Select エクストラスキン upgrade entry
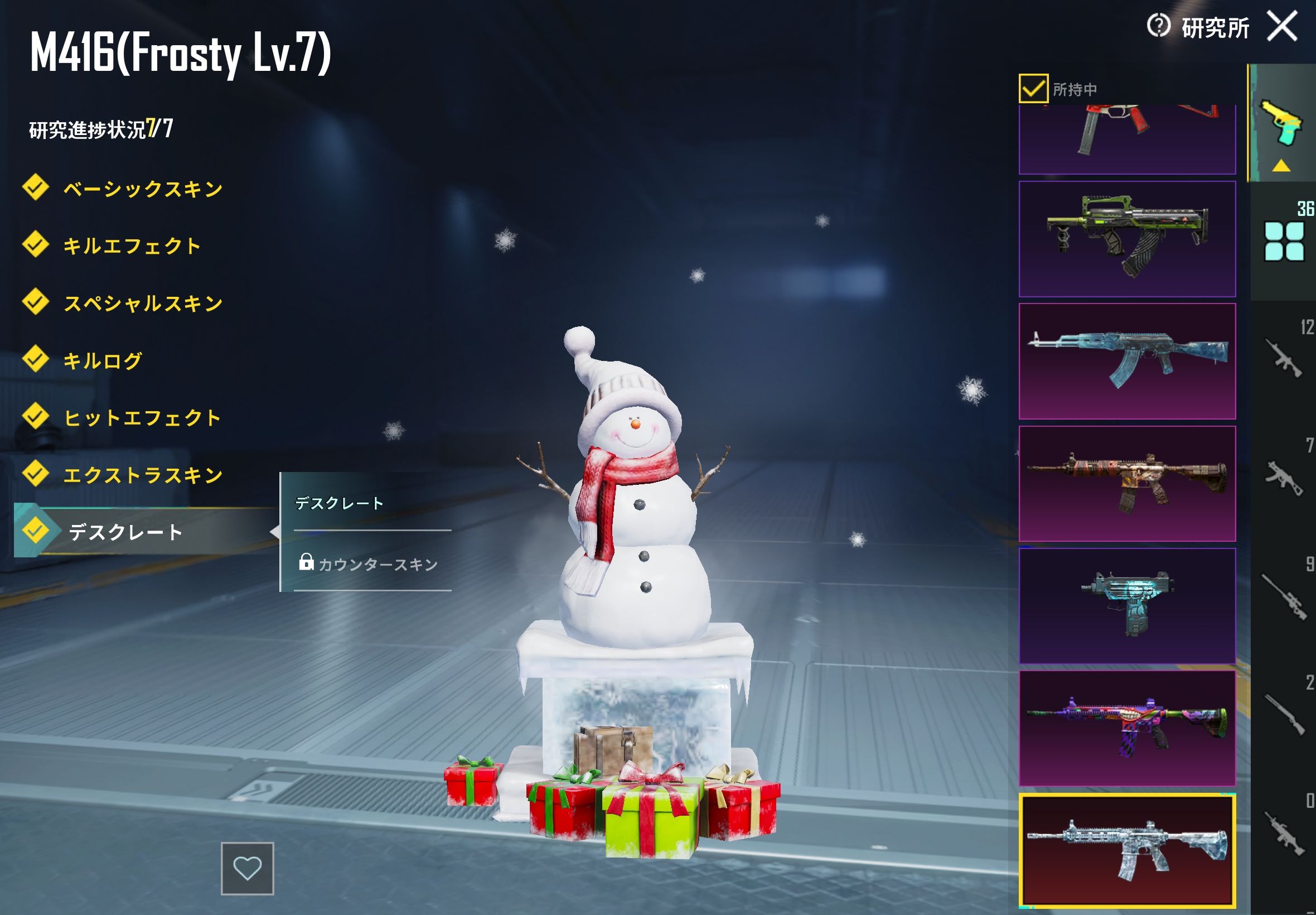The width and height of the screenshot is (1316, 915). 143,475
